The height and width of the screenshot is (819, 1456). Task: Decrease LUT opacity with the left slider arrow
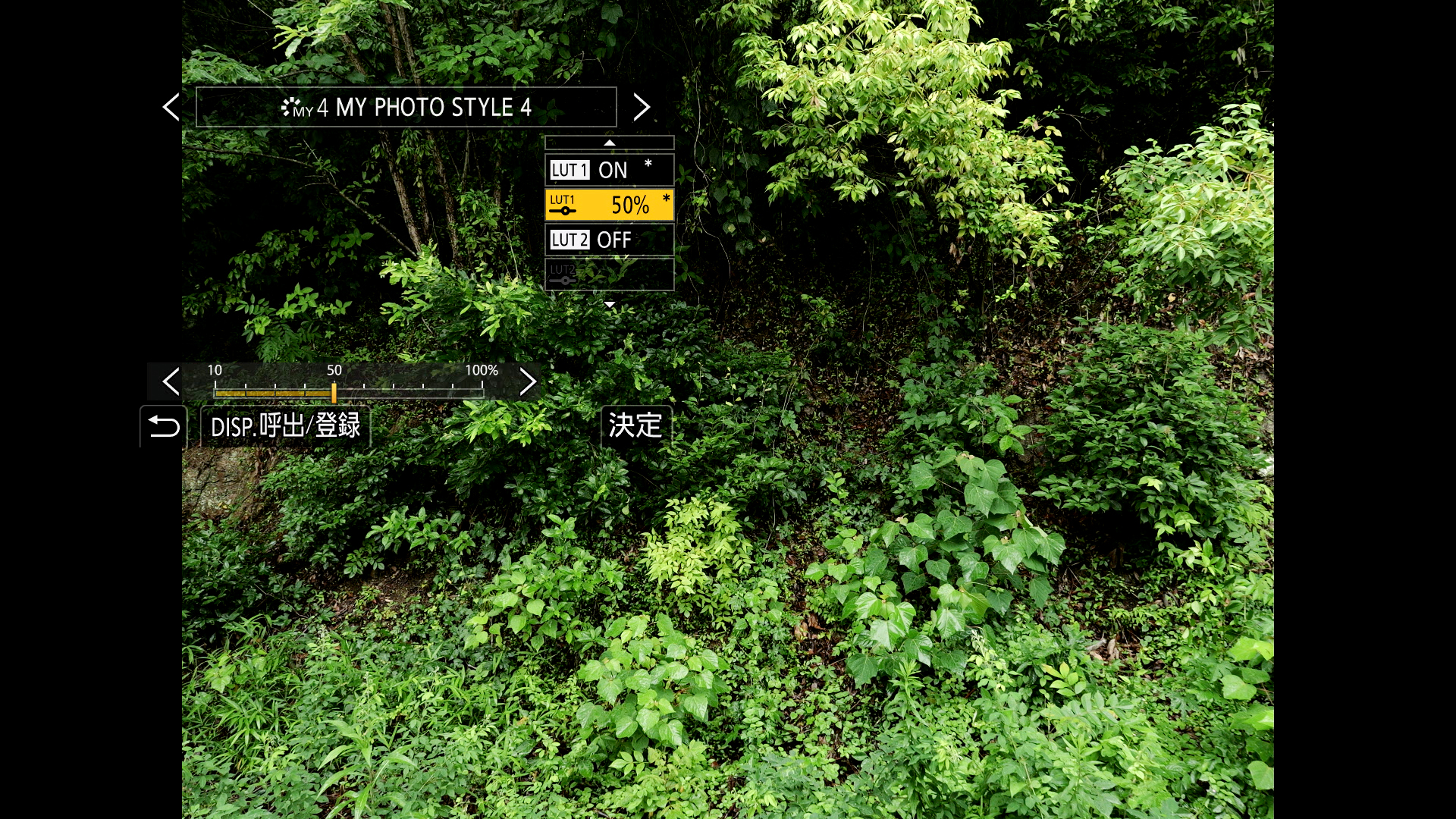pos(171,381)
